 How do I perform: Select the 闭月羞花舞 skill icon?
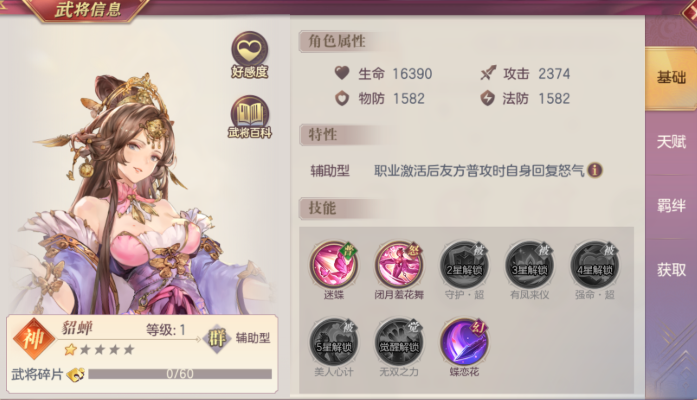click(x=398, y=264)
